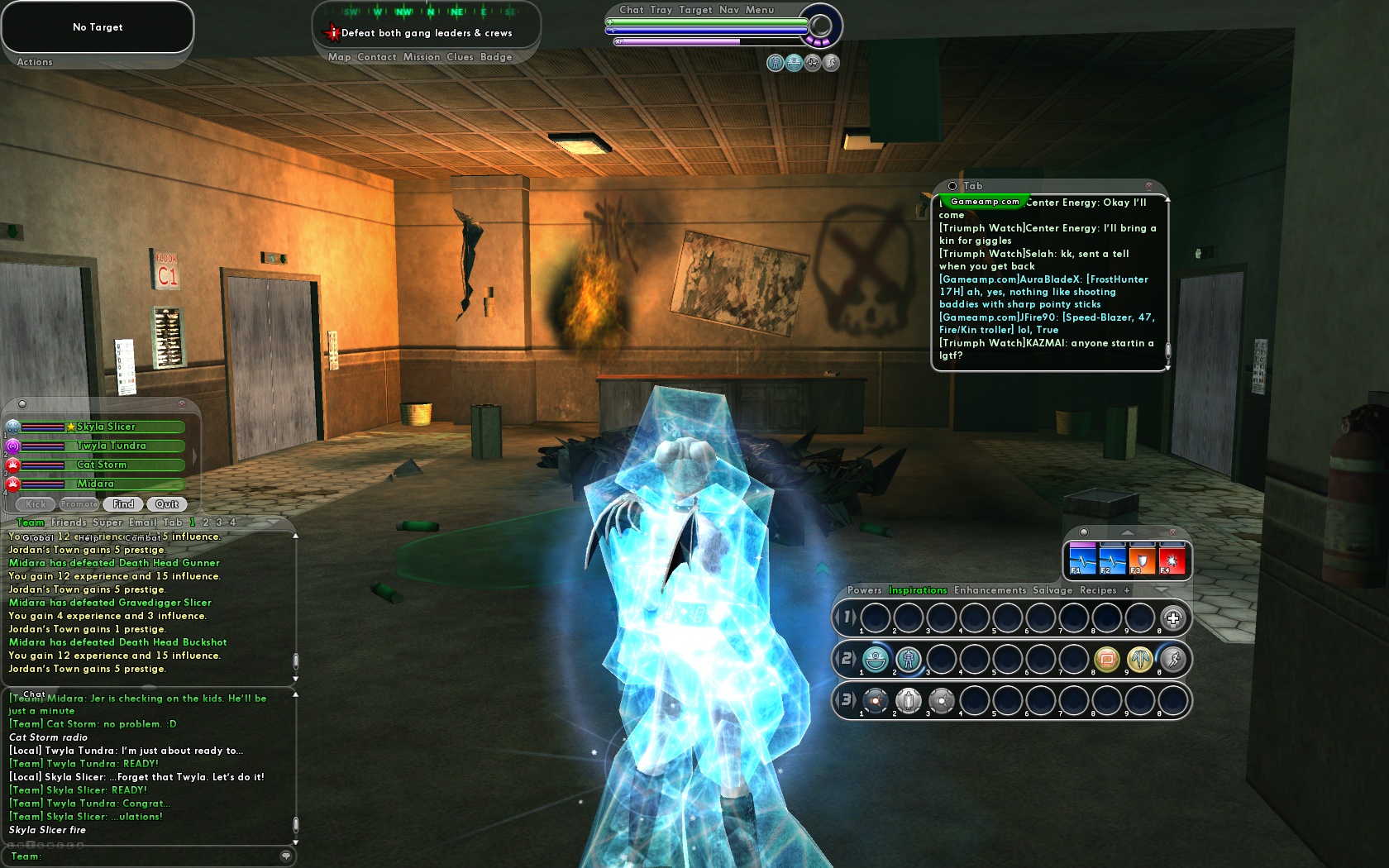Open the Enhancements tab

coord(990,590)
